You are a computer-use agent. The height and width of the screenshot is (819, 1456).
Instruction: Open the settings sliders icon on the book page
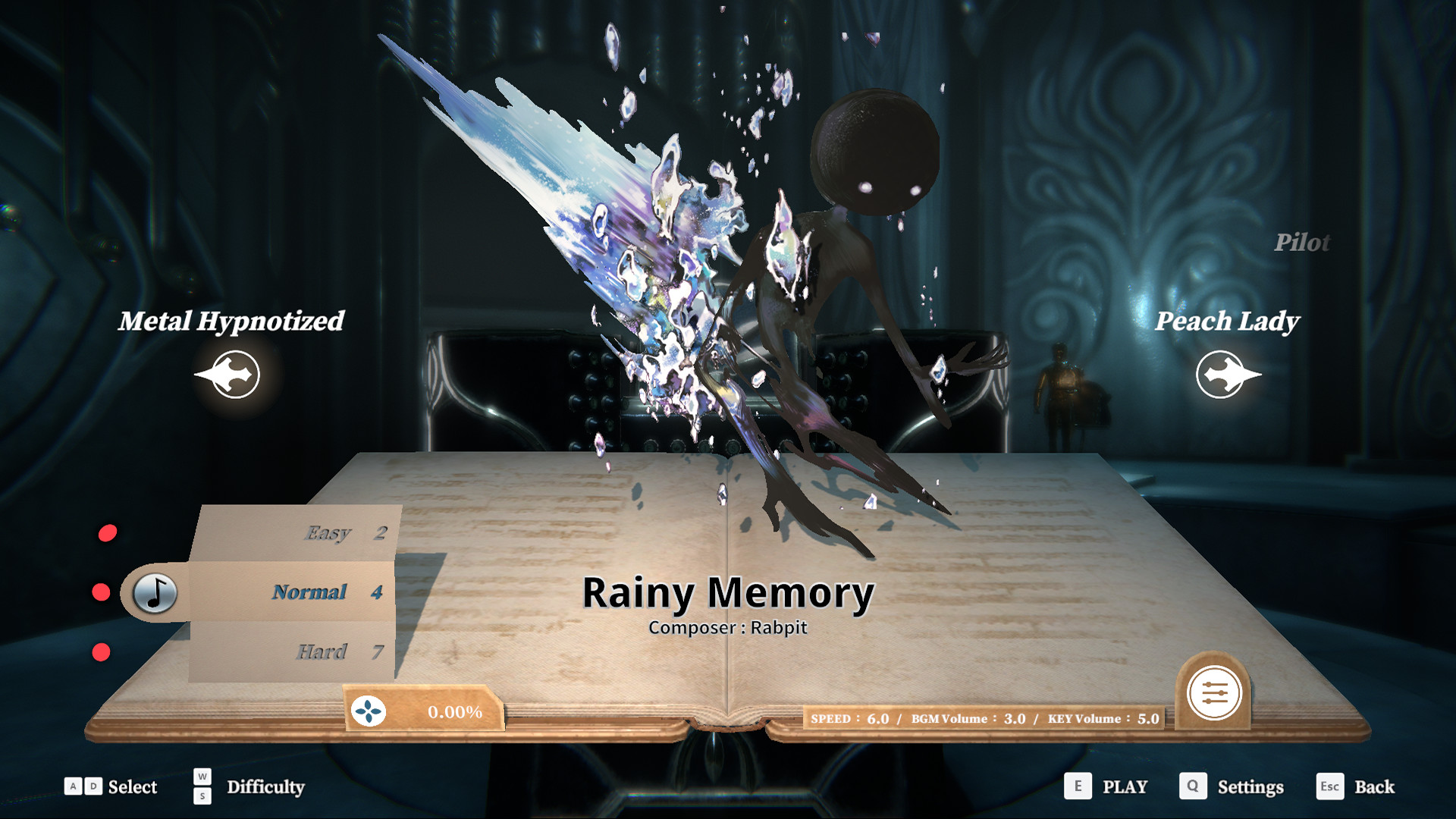point(1214,692)
